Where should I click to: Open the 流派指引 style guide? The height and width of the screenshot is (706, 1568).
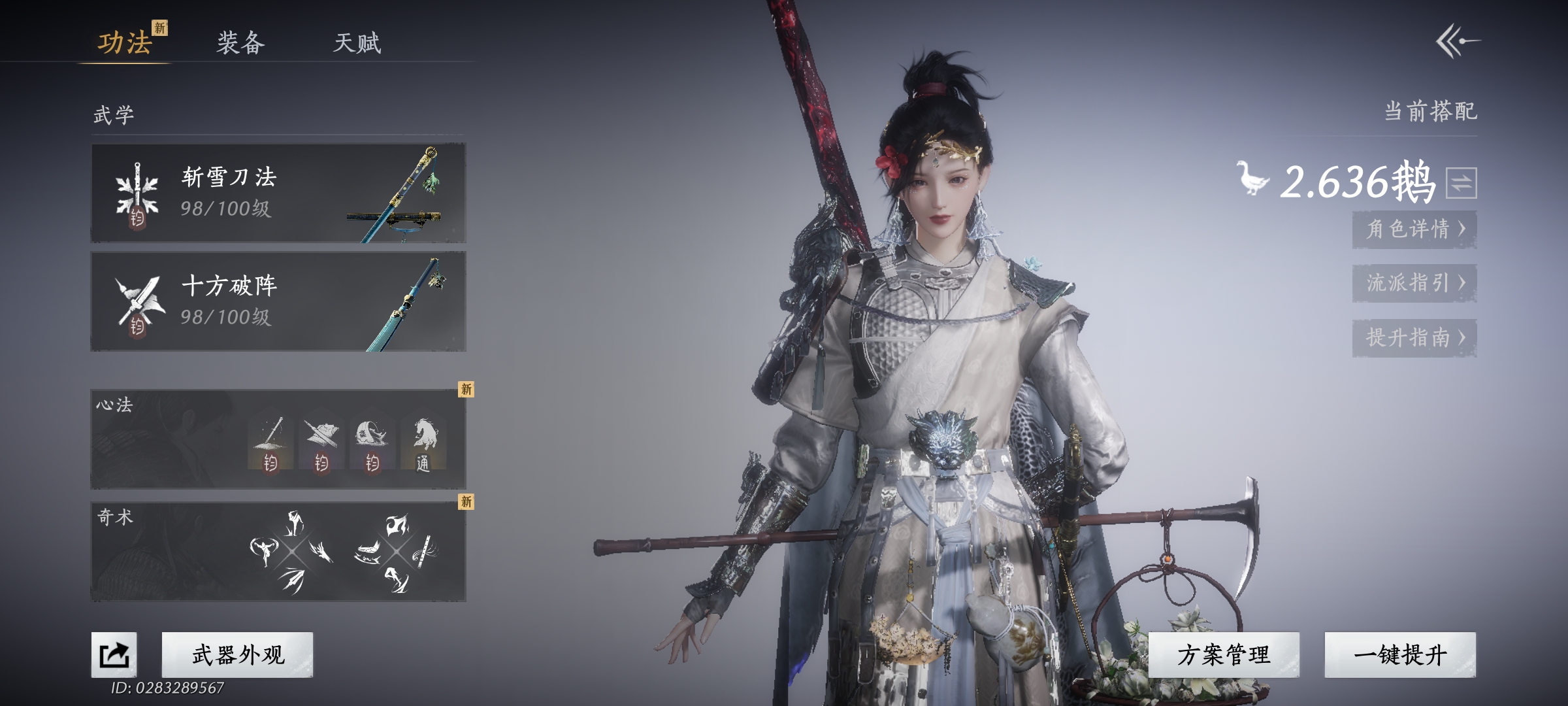coord(1414,283)
